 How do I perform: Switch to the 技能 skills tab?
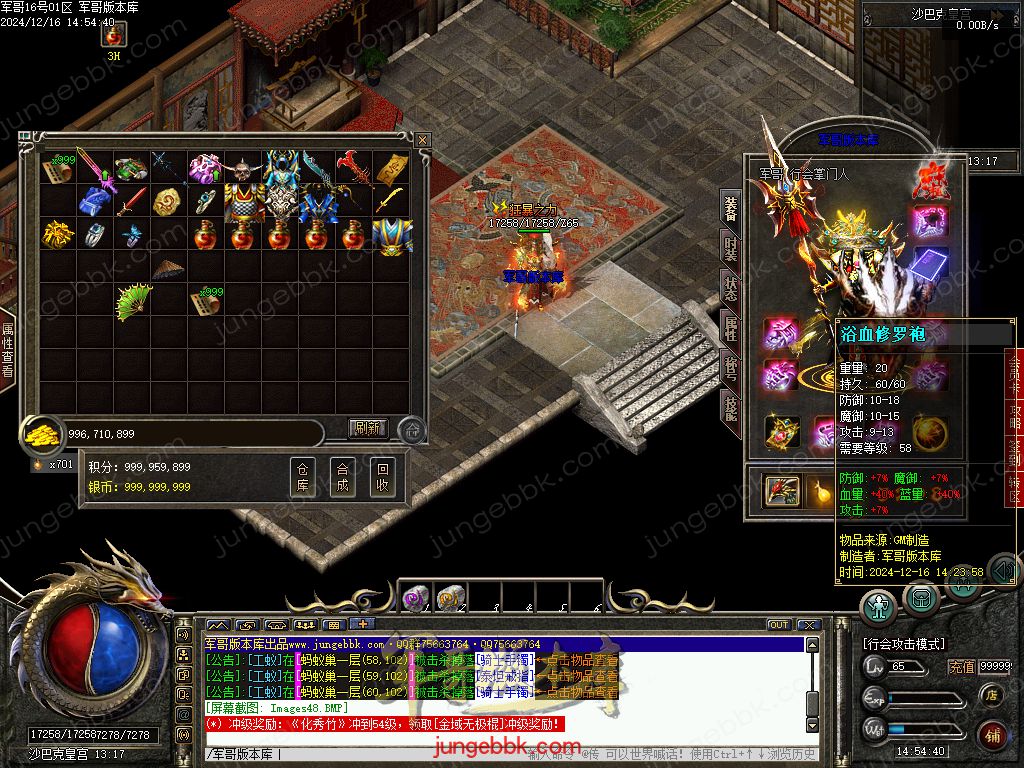click(730, 412)
